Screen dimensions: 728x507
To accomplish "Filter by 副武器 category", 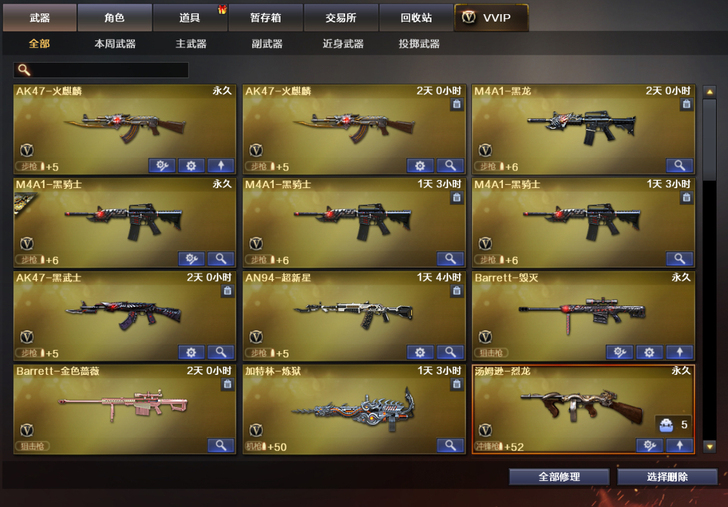I will [265, 44].
